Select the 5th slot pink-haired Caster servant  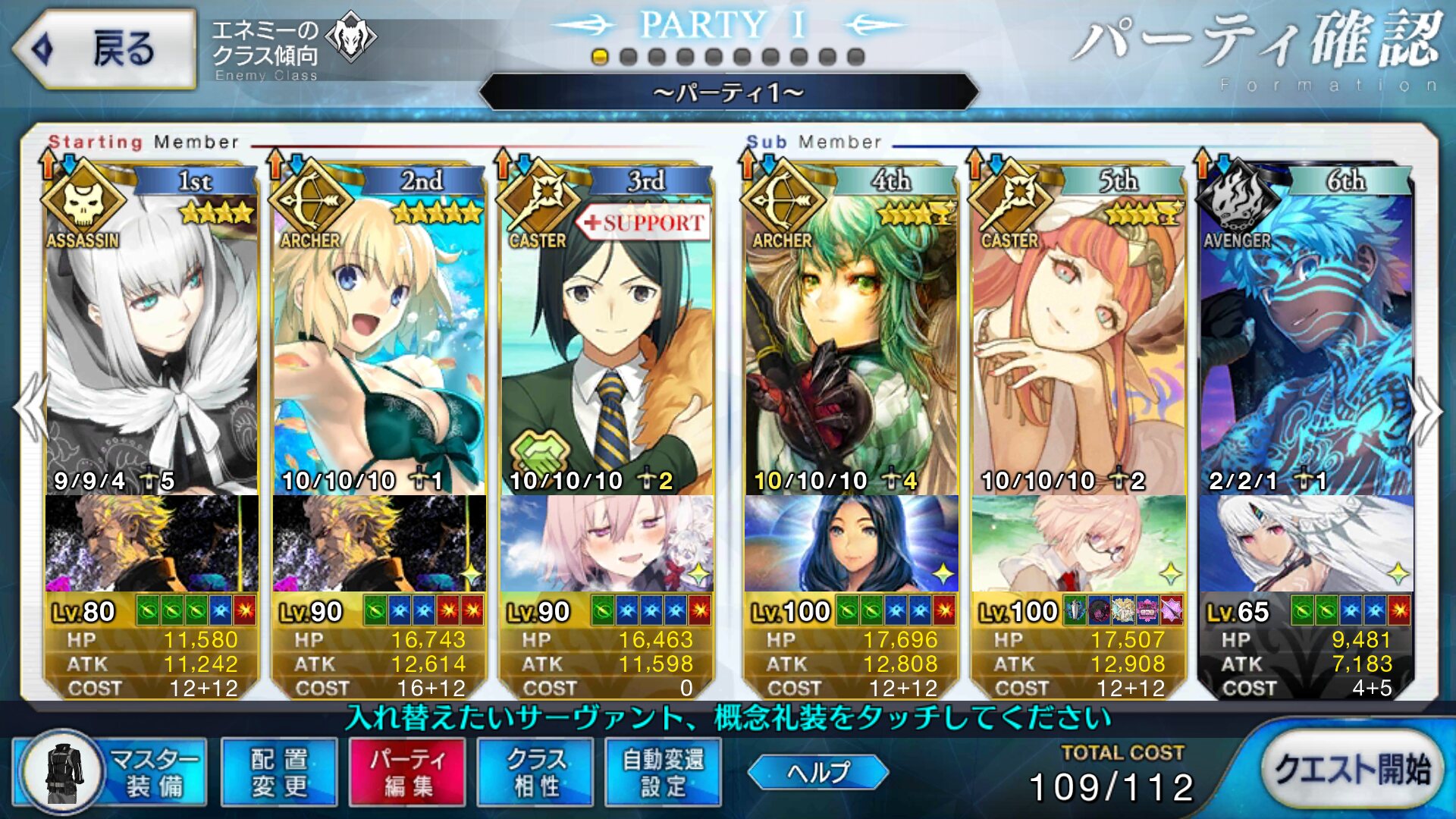click(x=1078, y=341)
